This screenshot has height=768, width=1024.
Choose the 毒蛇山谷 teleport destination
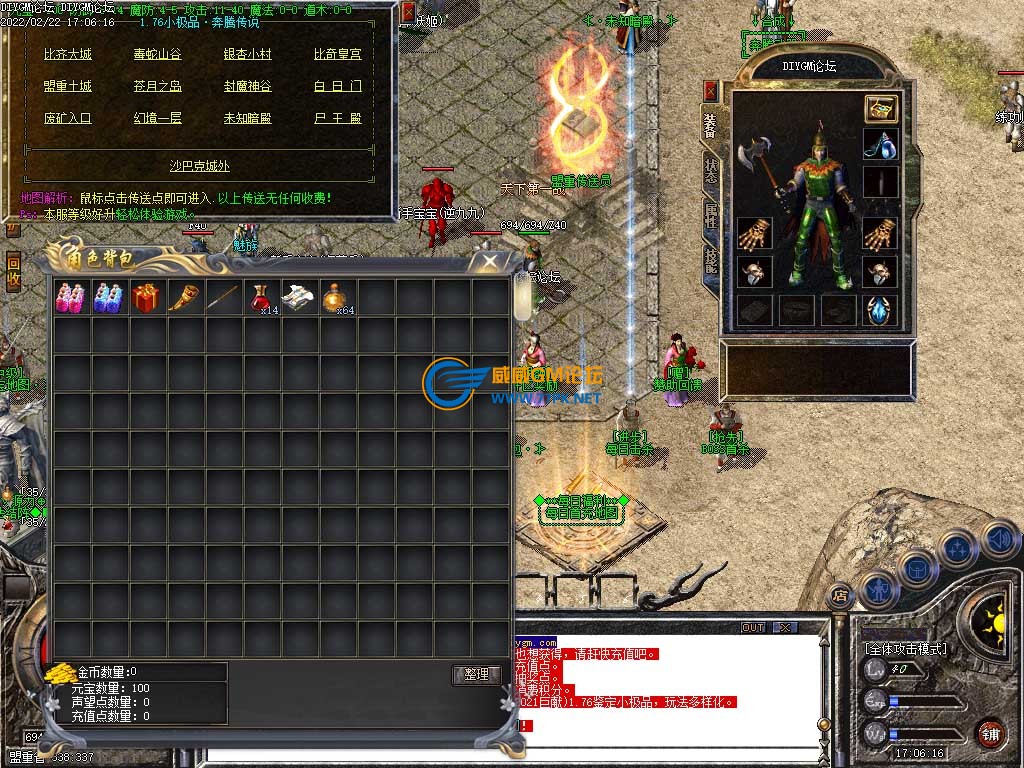tap(158, 54)
